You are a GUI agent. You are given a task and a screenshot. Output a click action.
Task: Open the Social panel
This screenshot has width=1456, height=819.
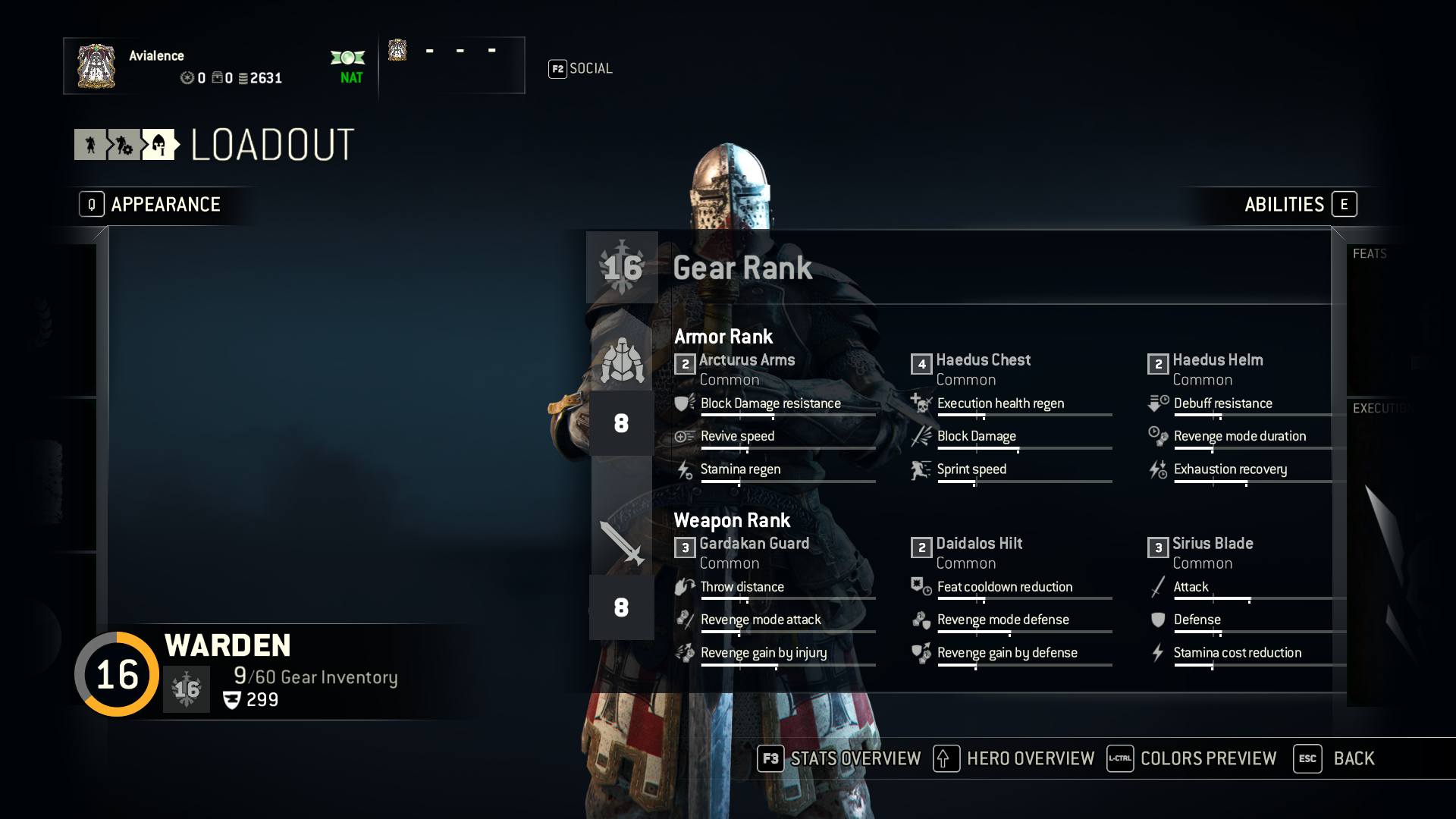[x=581, y=69]
